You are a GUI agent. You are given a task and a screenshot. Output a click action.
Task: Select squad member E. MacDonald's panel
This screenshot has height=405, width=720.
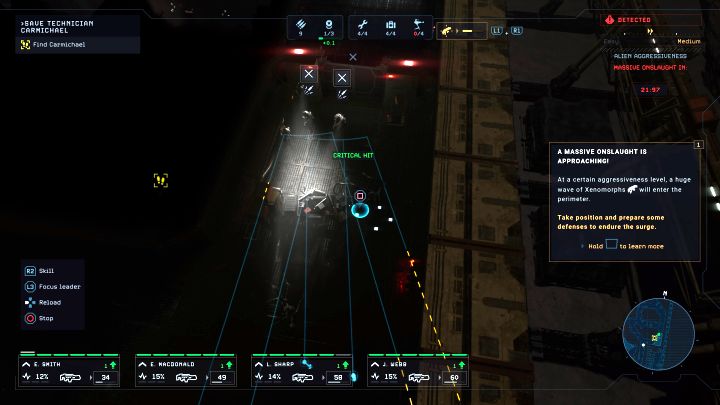tap(185, 371)
